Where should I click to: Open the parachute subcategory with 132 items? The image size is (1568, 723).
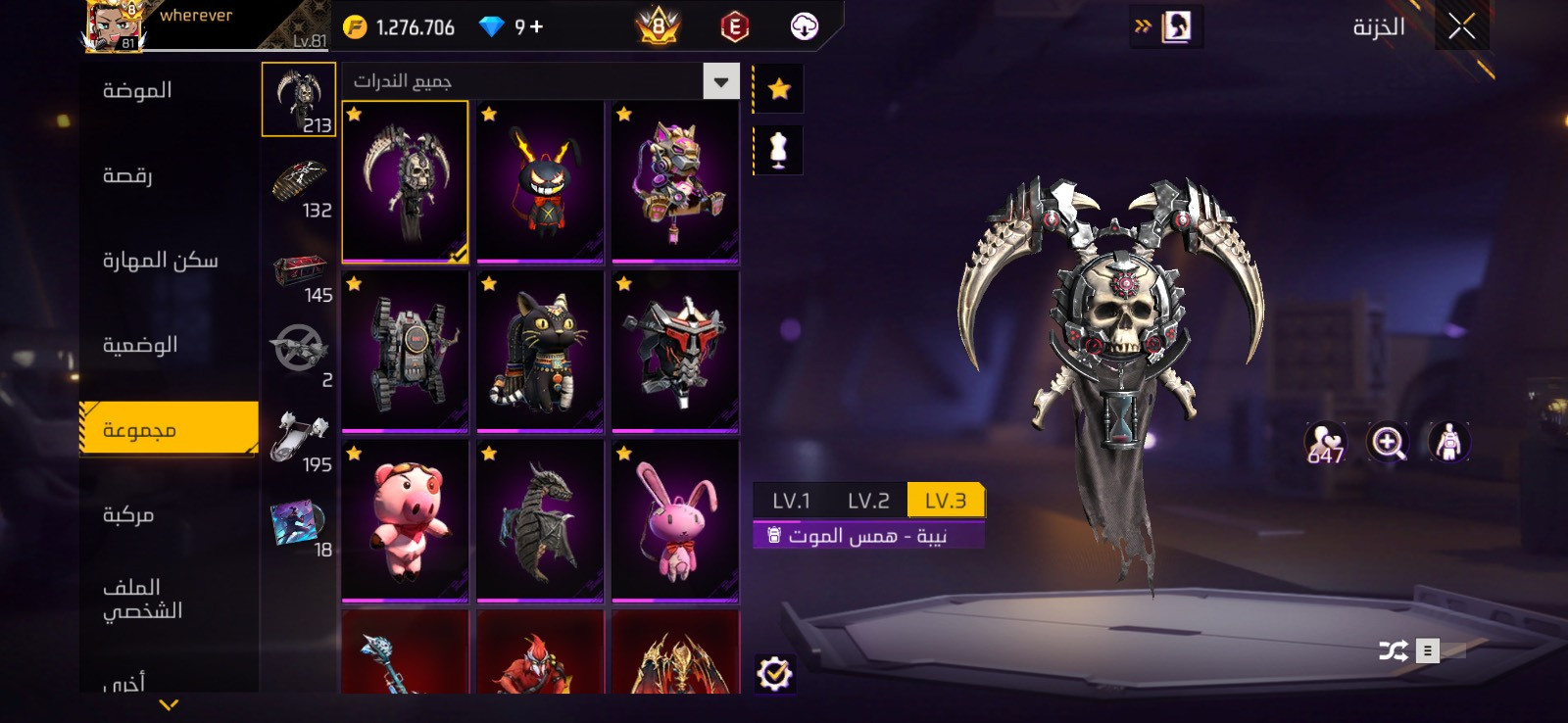tap(300, 191)
